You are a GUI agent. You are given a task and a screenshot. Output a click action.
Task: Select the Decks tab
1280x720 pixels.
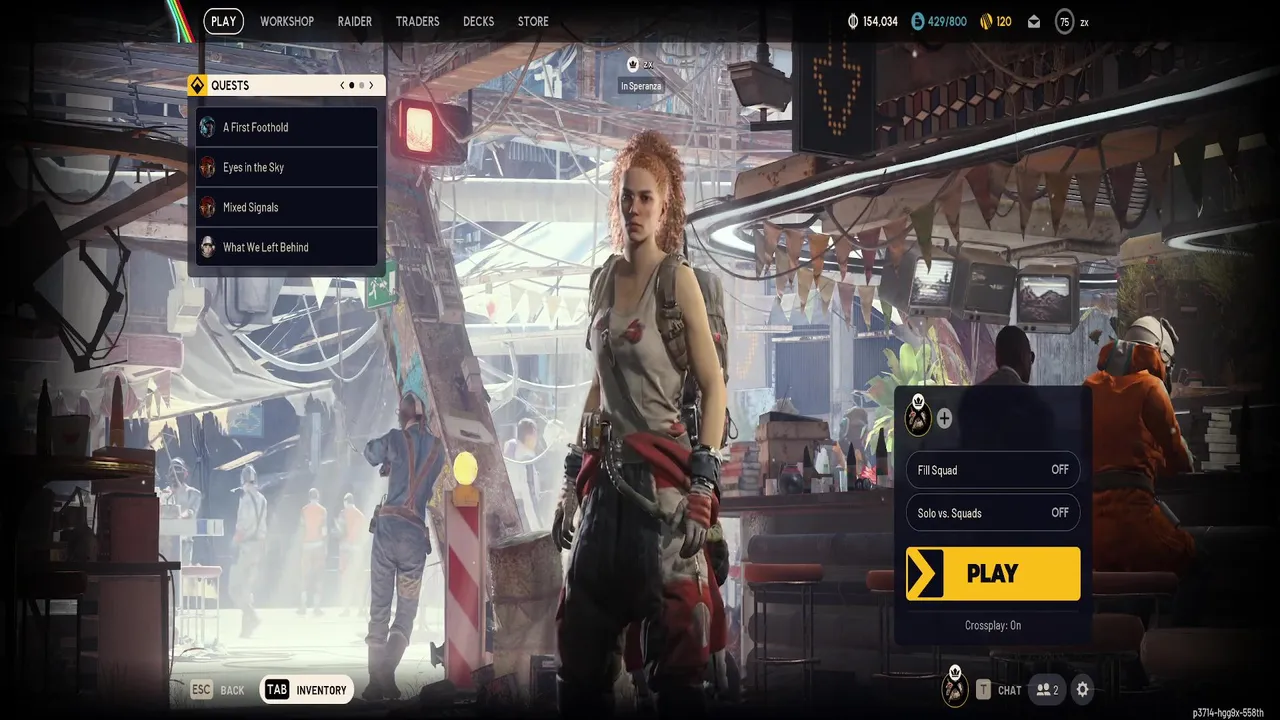[x=478, y=21]
